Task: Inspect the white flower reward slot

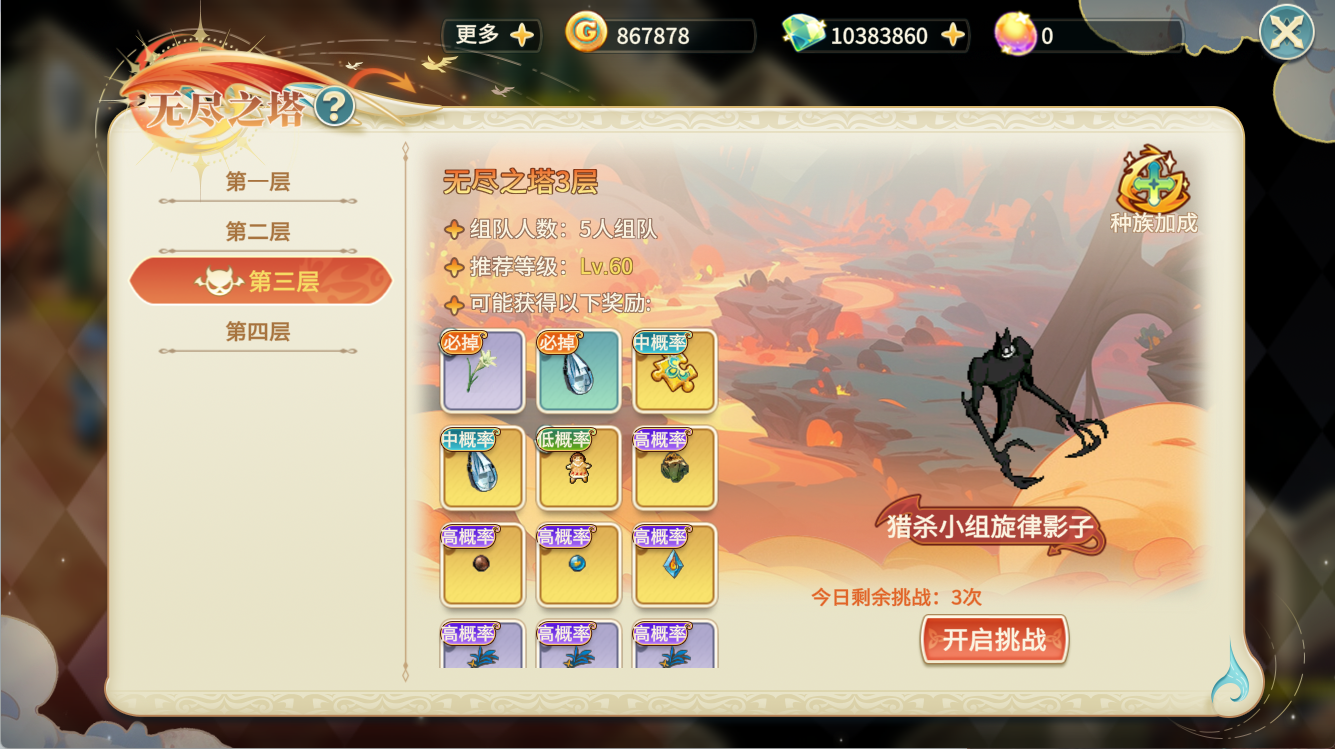Action: point(483,371)
